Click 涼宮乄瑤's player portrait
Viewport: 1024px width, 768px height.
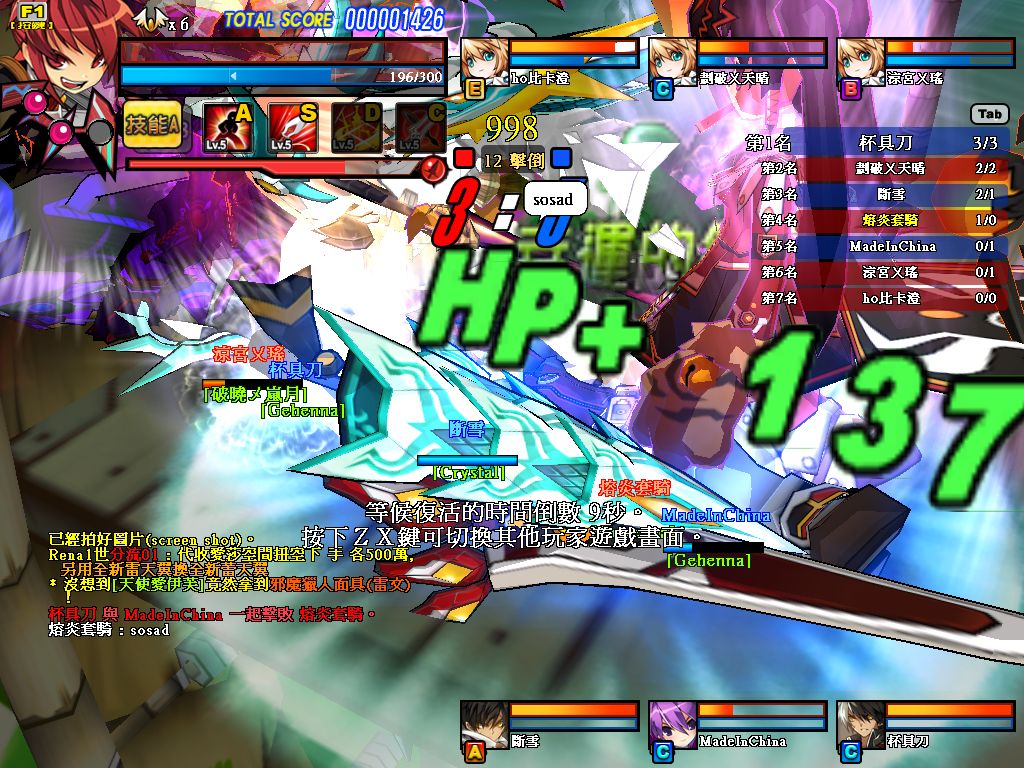860,62
